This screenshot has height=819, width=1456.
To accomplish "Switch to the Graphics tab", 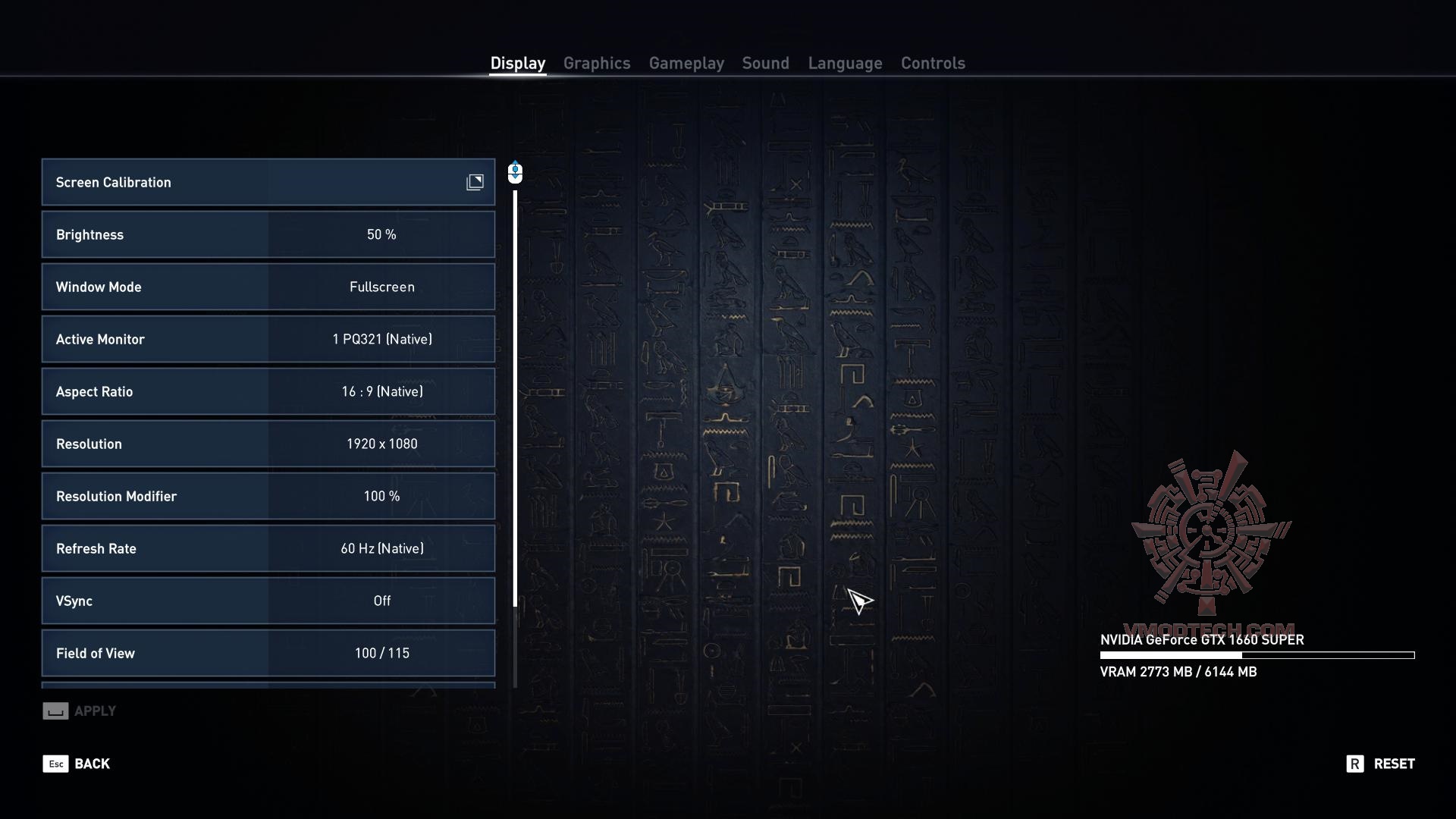I will pos(597,63).
